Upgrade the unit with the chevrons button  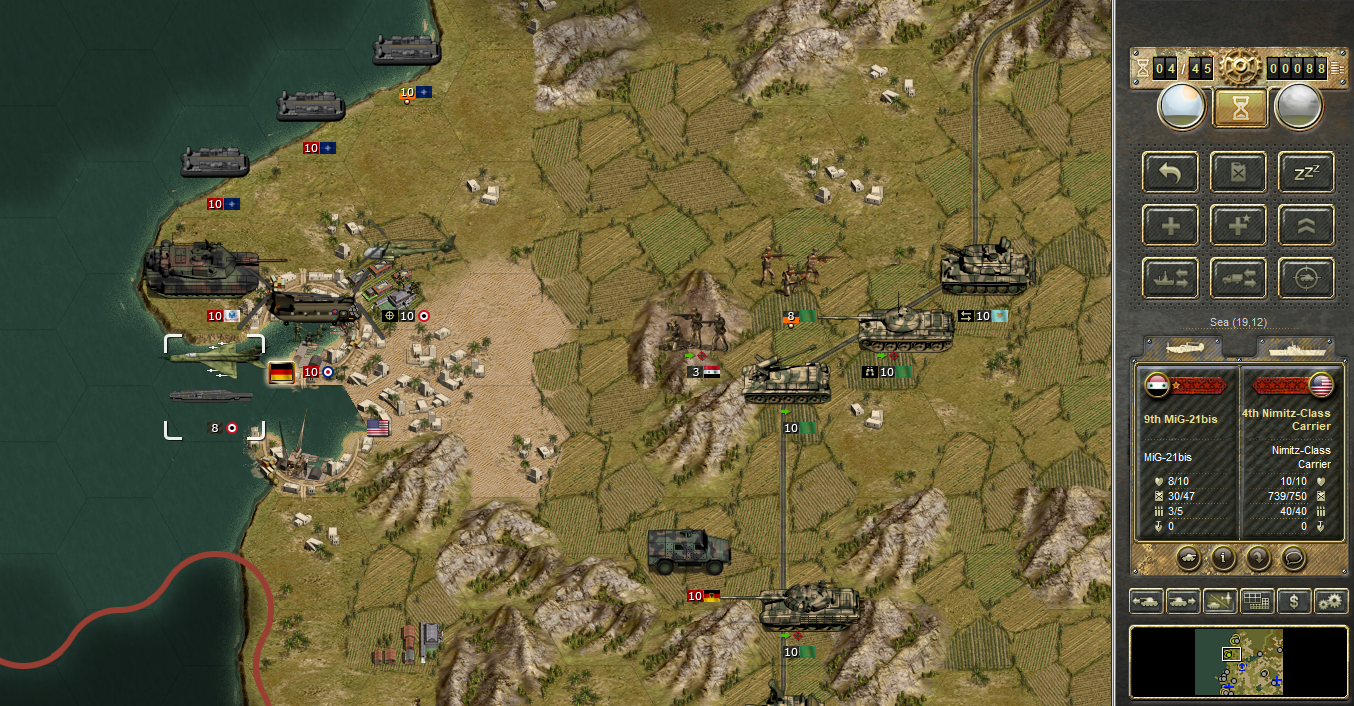coord(1306,225)
